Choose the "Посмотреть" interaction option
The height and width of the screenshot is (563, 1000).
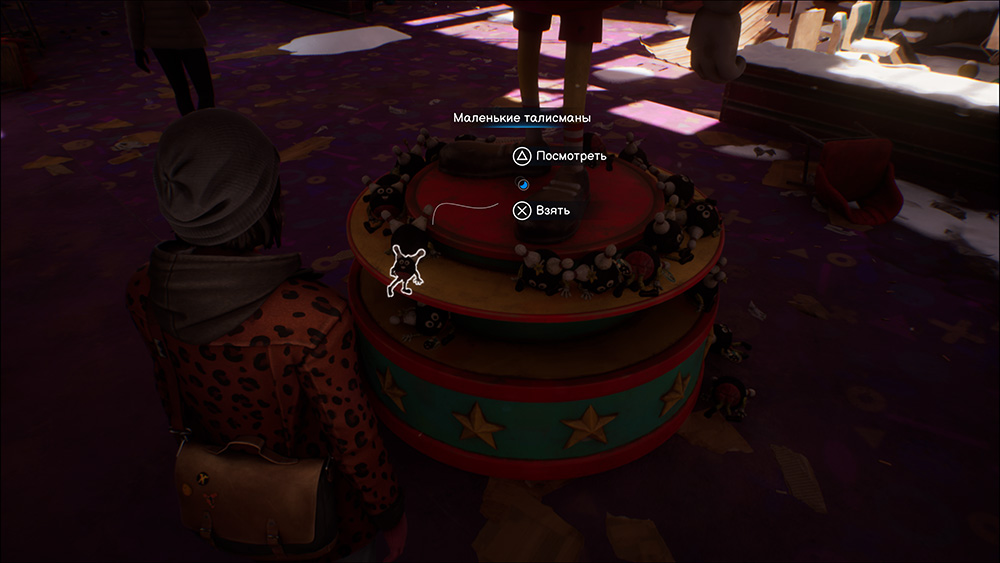tap(558, 156)
